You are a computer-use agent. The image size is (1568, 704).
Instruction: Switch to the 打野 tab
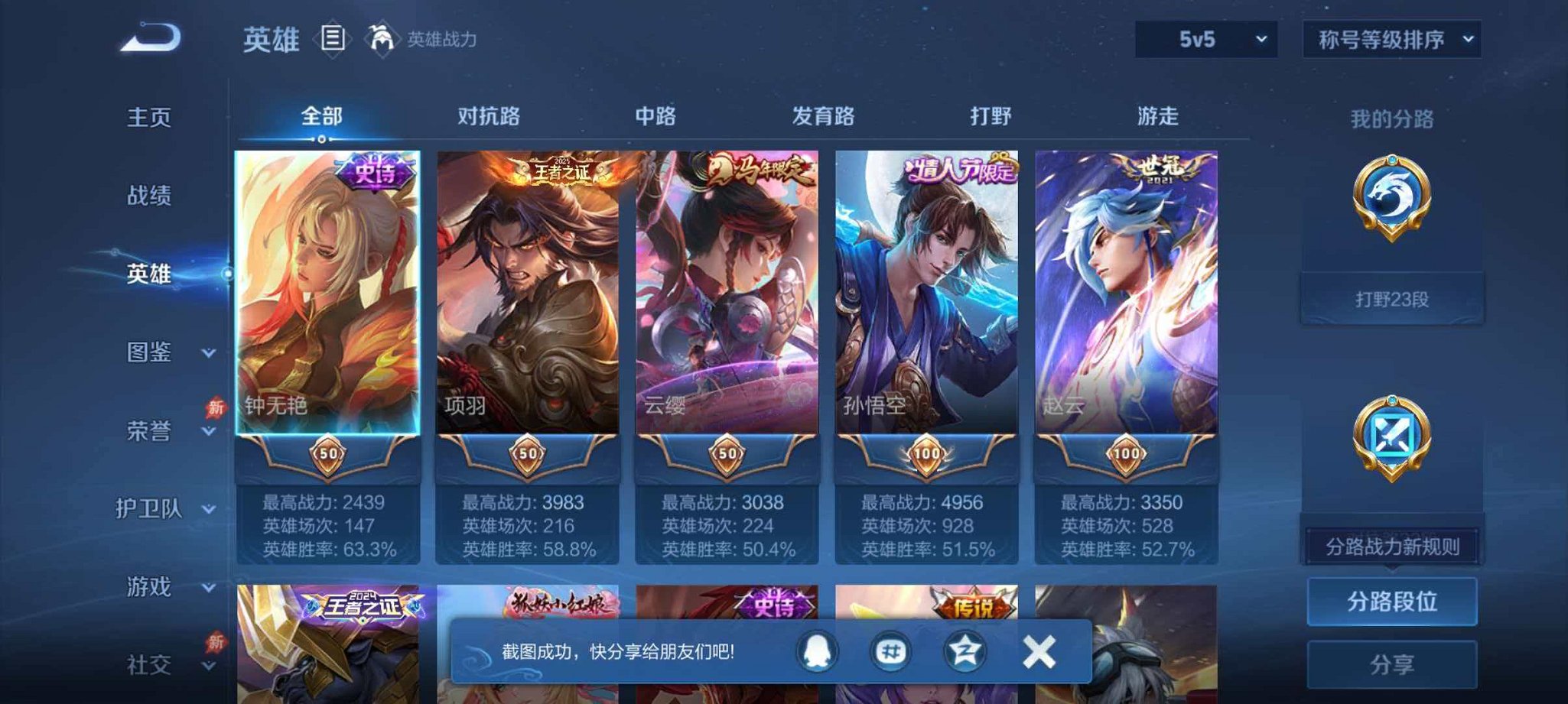992,116
